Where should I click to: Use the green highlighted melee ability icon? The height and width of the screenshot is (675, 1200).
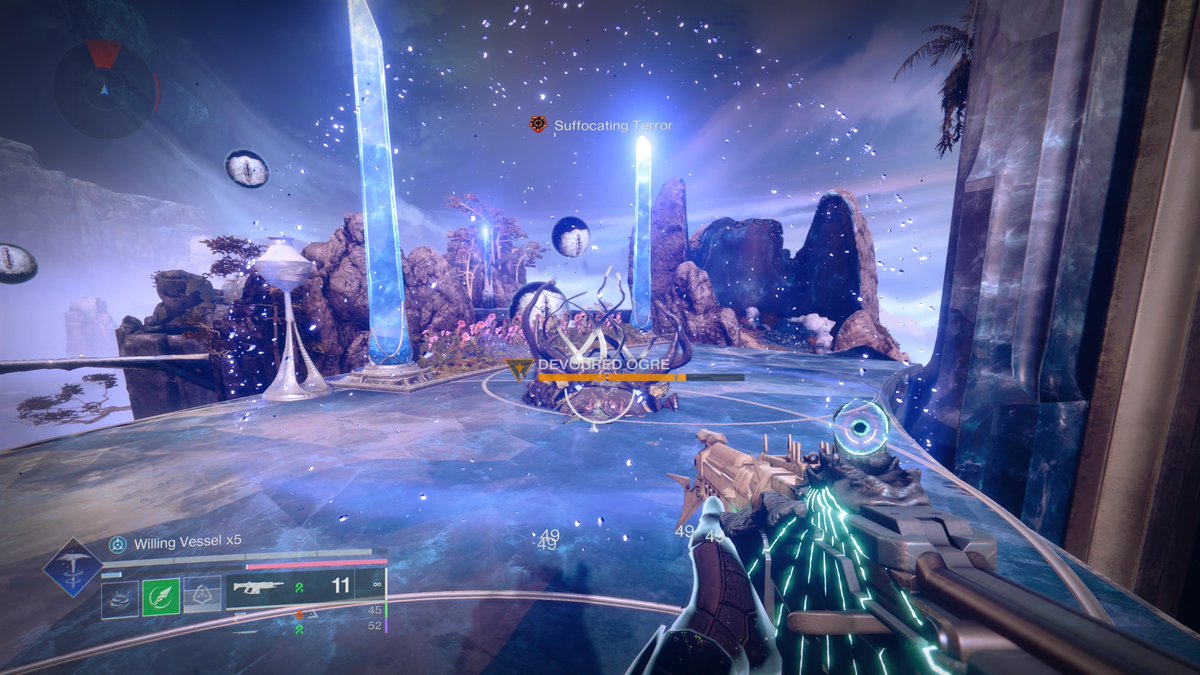161,596
